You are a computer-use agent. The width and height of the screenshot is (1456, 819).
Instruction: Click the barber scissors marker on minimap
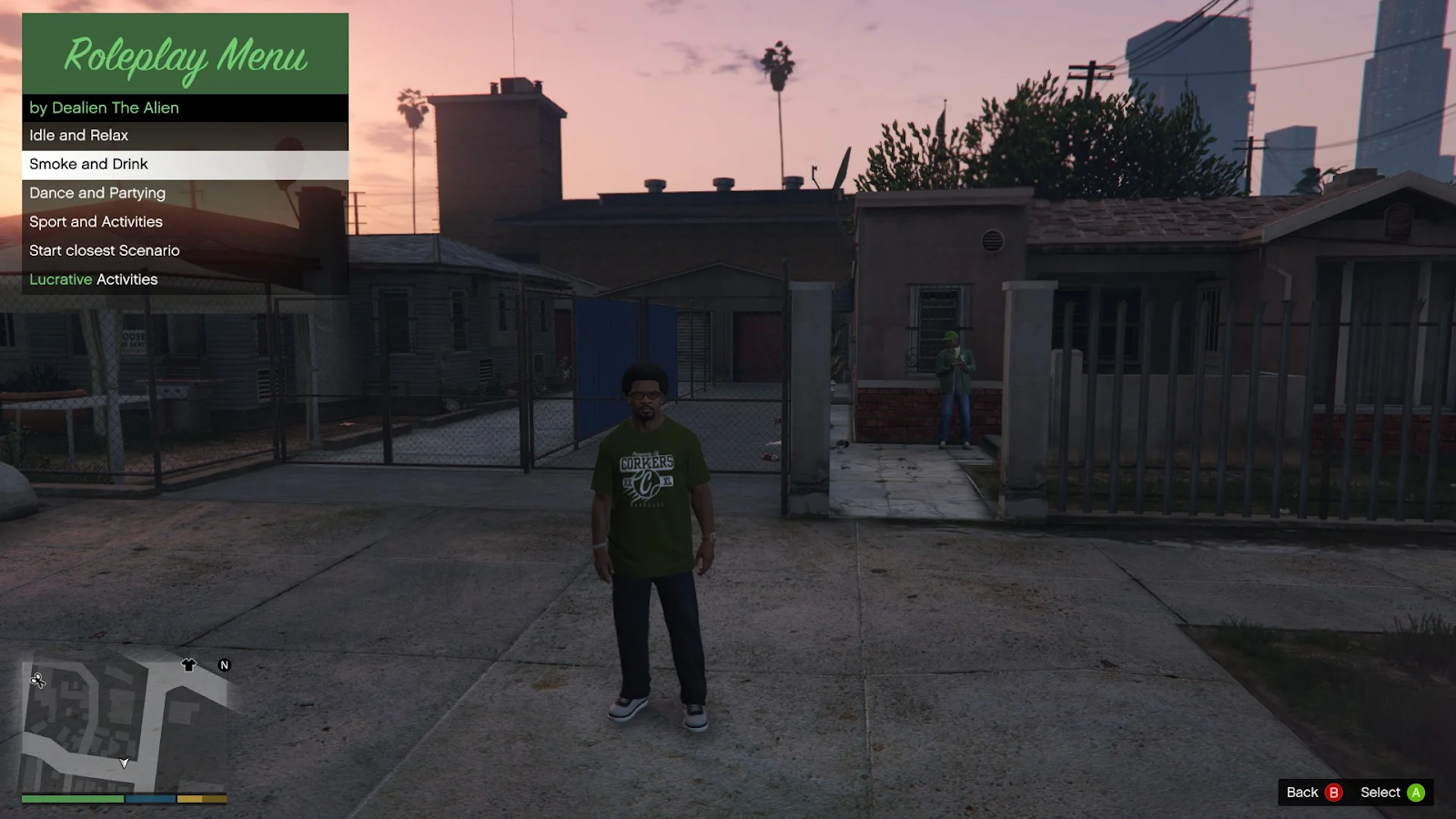(x=37, y=680)
